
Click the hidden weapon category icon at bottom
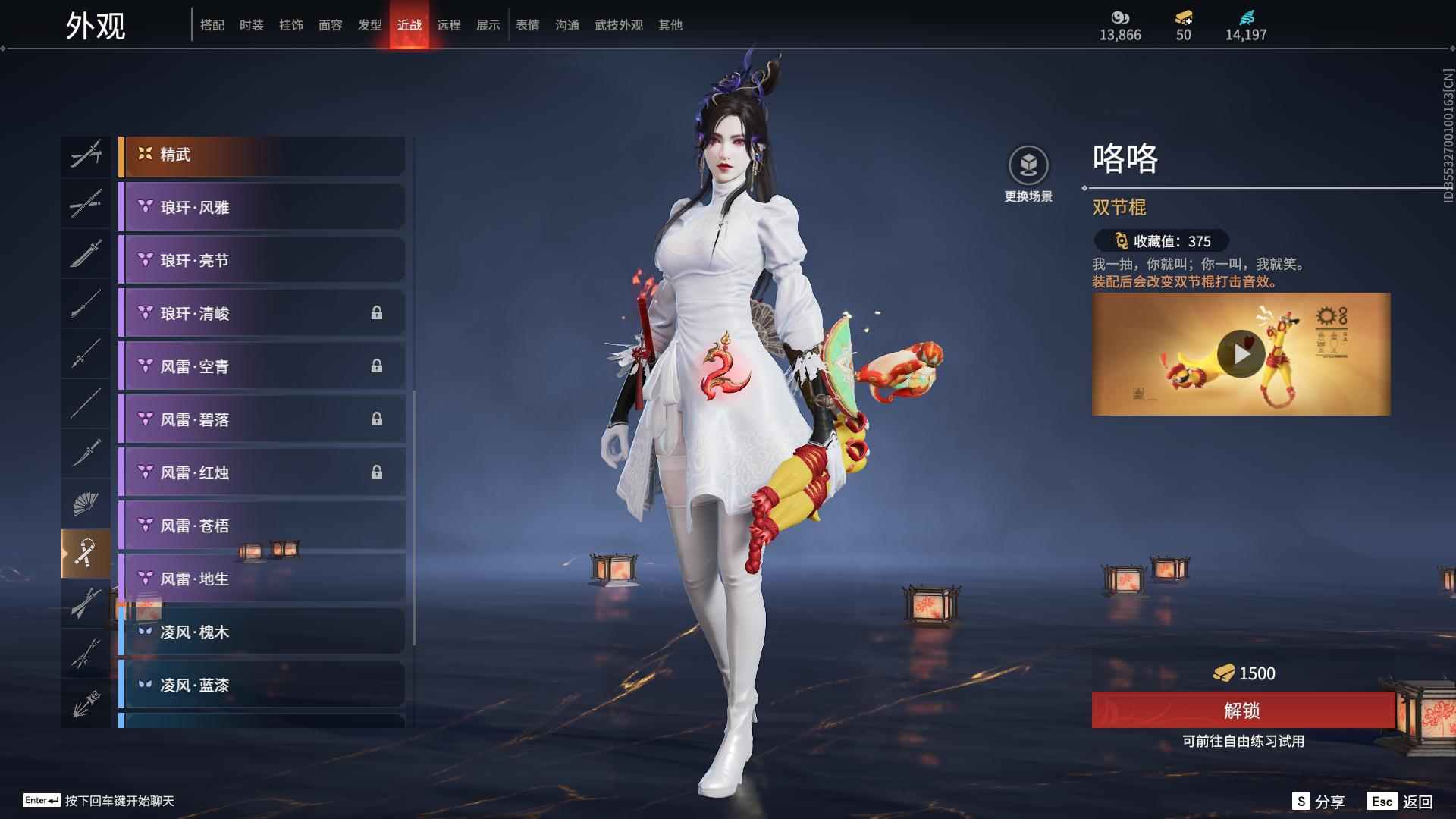point(86,701)
